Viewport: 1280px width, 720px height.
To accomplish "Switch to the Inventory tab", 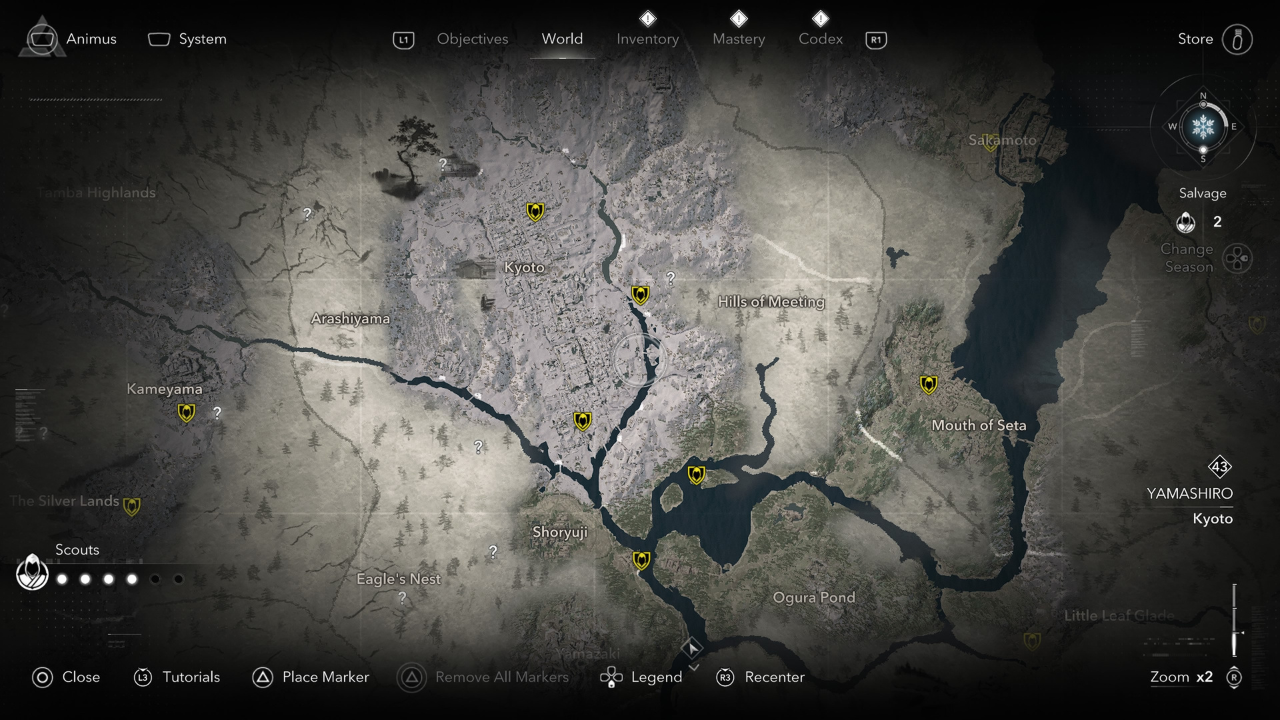I will click(x=647, y=39).
